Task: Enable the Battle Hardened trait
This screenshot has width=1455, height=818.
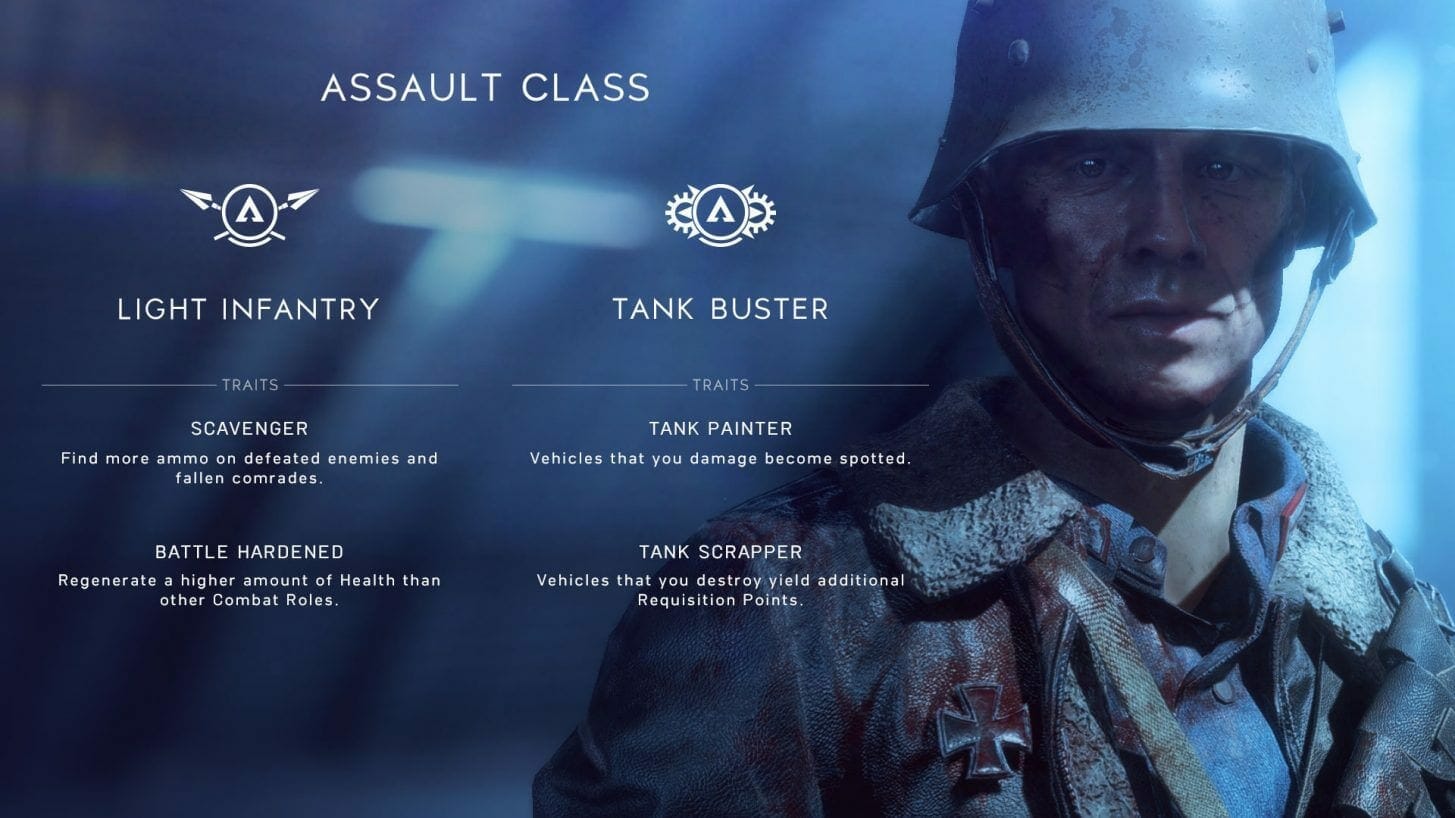Action: click(x=248, y=551)
